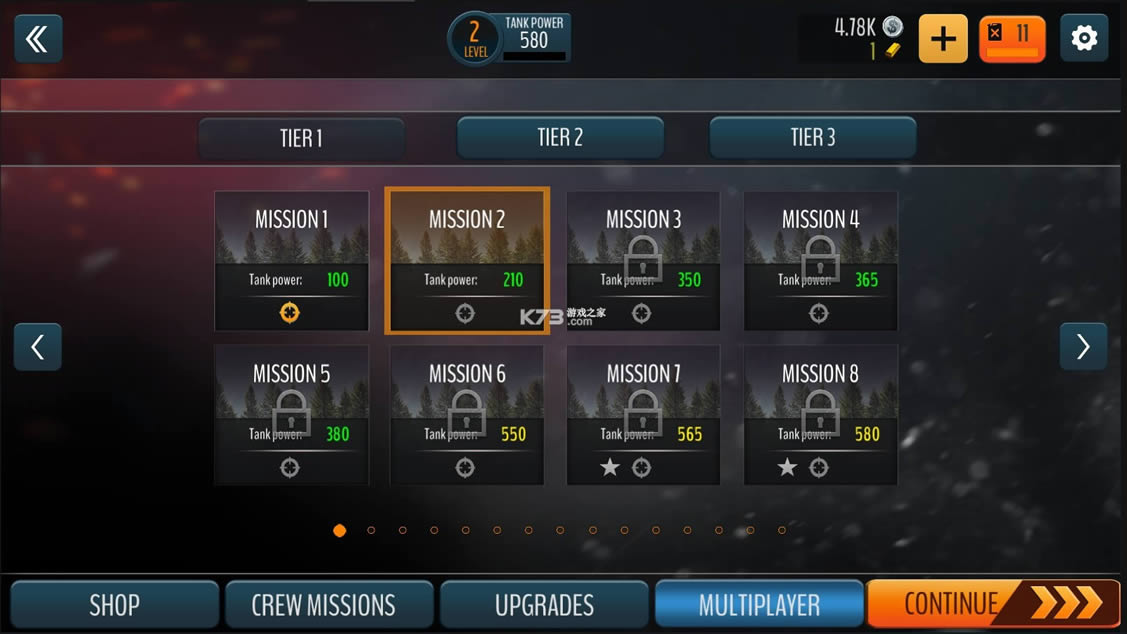This screenshot has width=1127, height=634.
Task: Select the locked Mission 4 tile
Action: (x=820, y=261)
